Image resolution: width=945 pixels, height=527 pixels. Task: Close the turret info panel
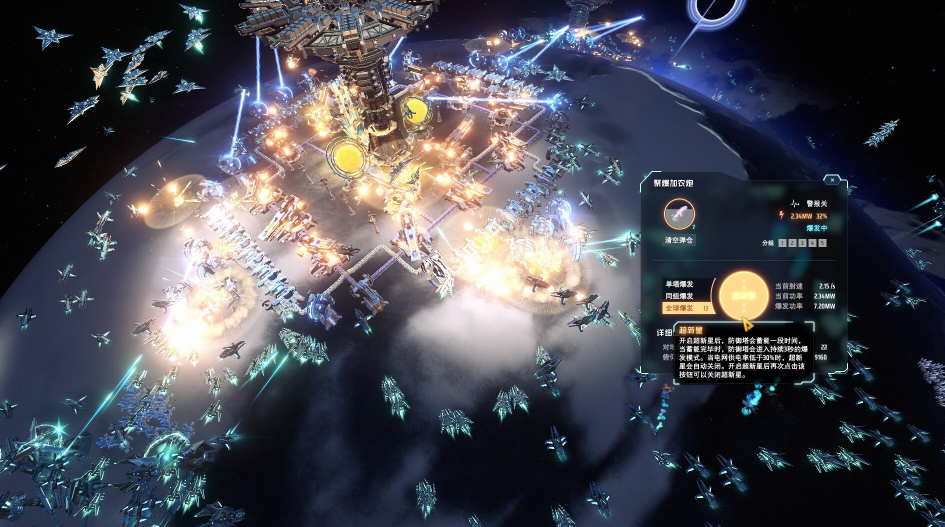coord(832,181)
